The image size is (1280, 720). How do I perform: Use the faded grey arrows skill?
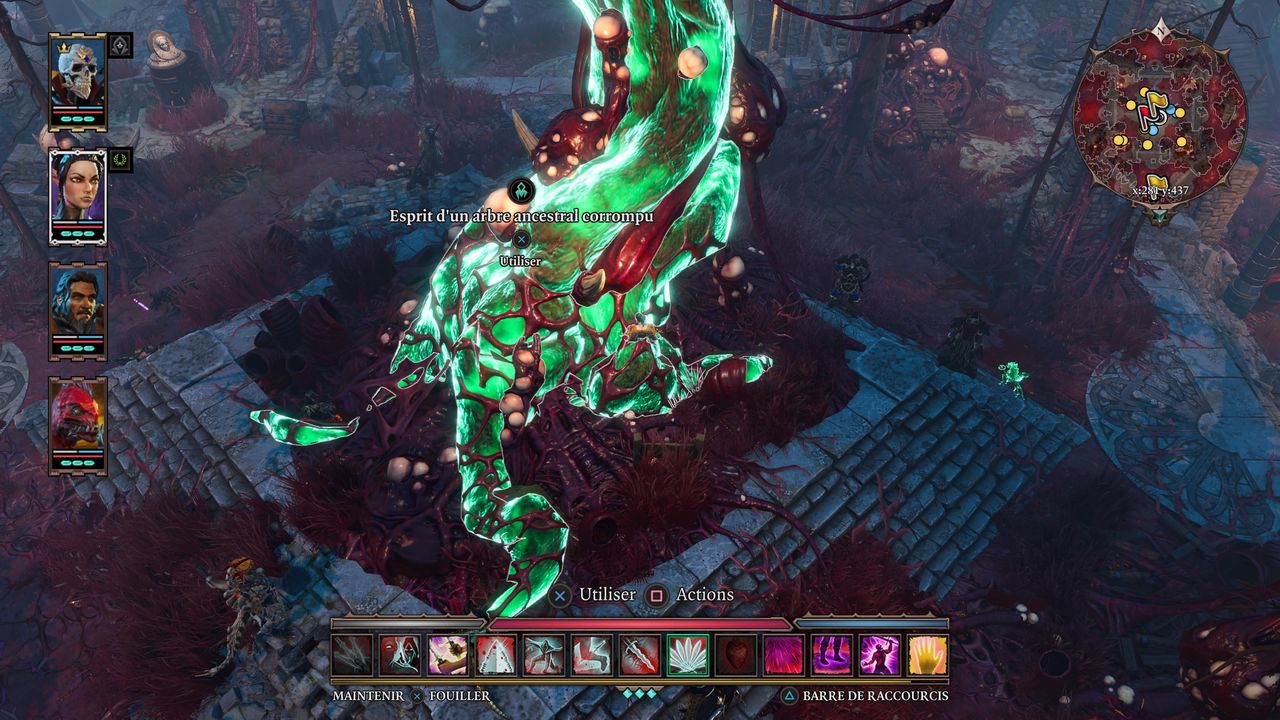(x=351, y=655)
